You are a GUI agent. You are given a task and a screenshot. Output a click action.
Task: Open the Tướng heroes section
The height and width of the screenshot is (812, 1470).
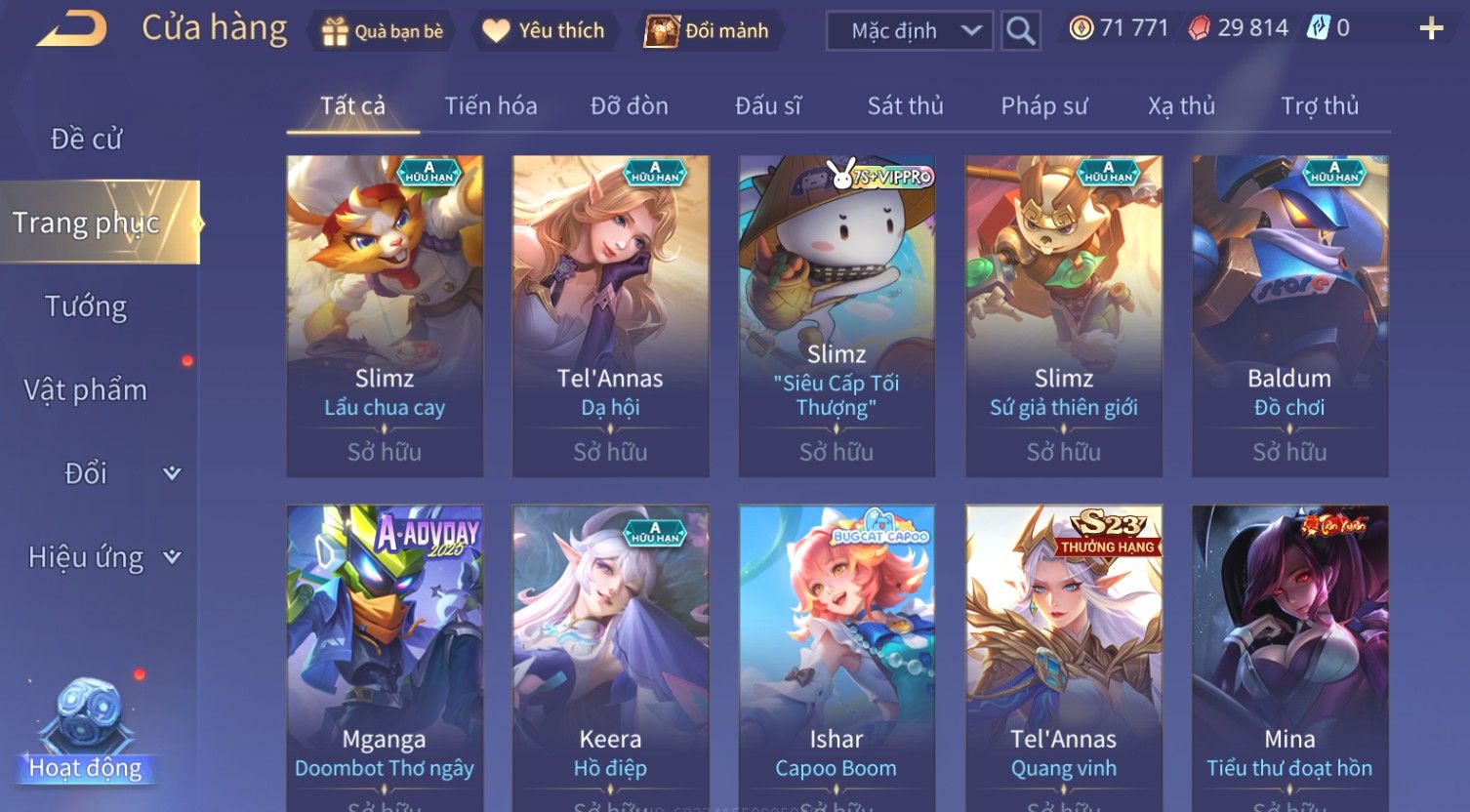(86, 306)
